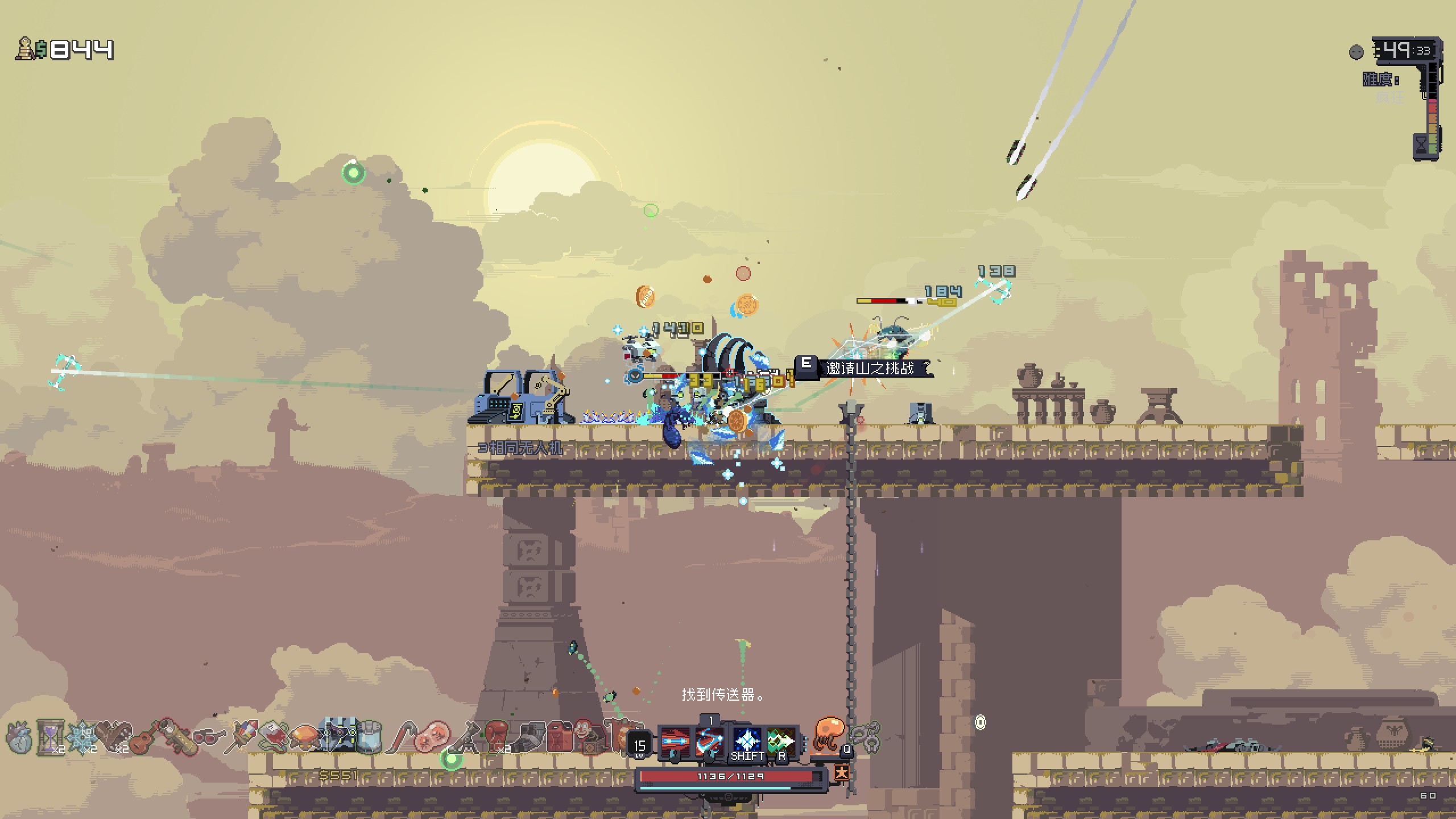Click the orange mushroom item icon
The width and height of the screenshot is (1456, 819).
tap(305, 737)
